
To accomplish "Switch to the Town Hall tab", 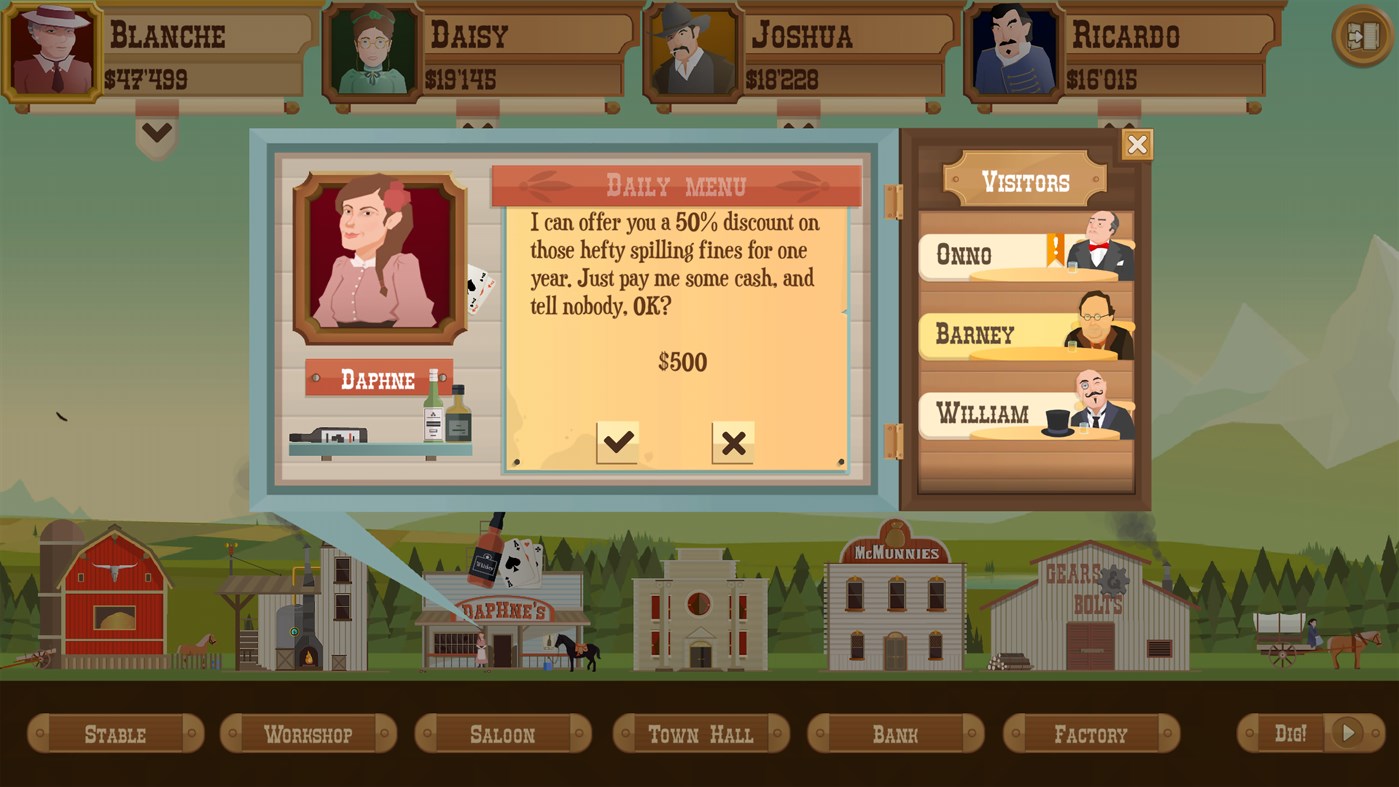I will [x=700, y=733].
